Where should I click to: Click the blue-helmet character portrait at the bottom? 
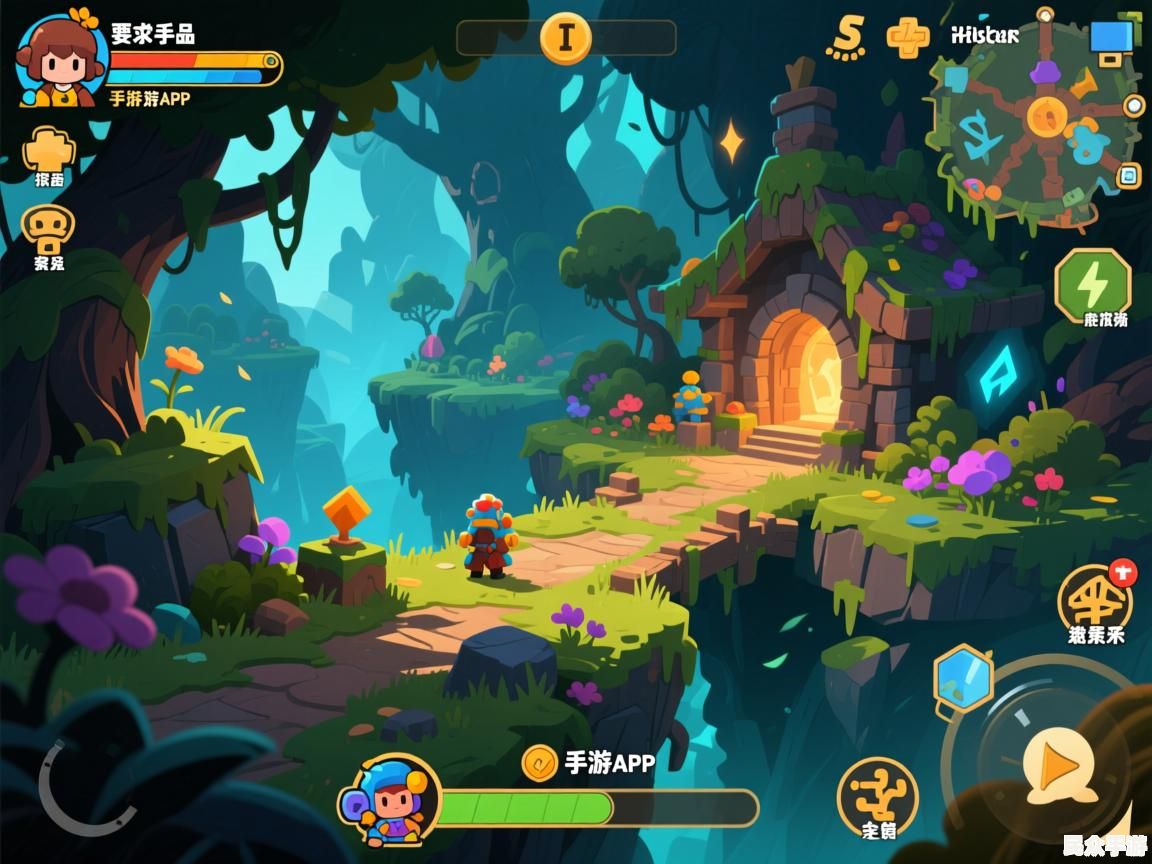tap(391, 798)
